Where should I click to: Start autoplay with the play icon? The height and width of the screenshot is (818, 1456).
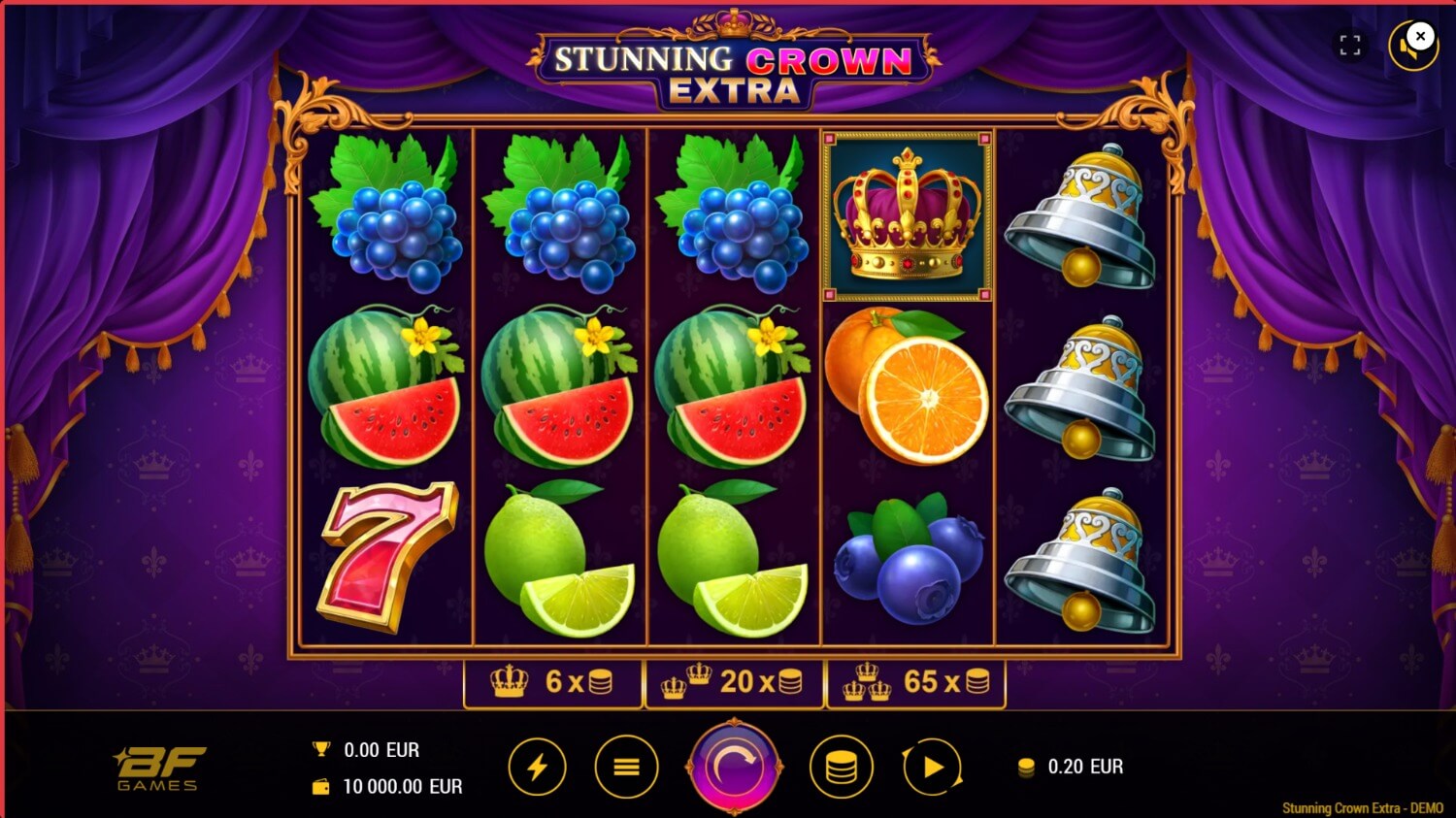click(931, 766)
